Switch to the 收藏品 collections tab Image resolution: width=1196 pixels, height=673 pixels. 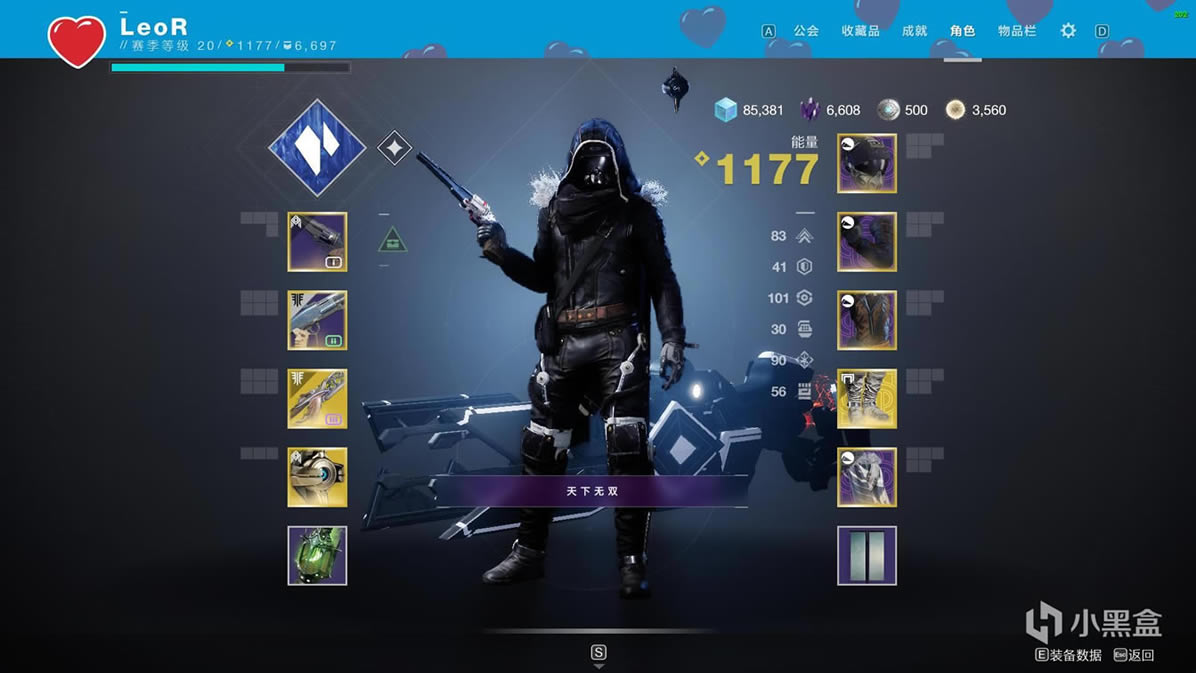pyautogui.click(x=860, y=31)
